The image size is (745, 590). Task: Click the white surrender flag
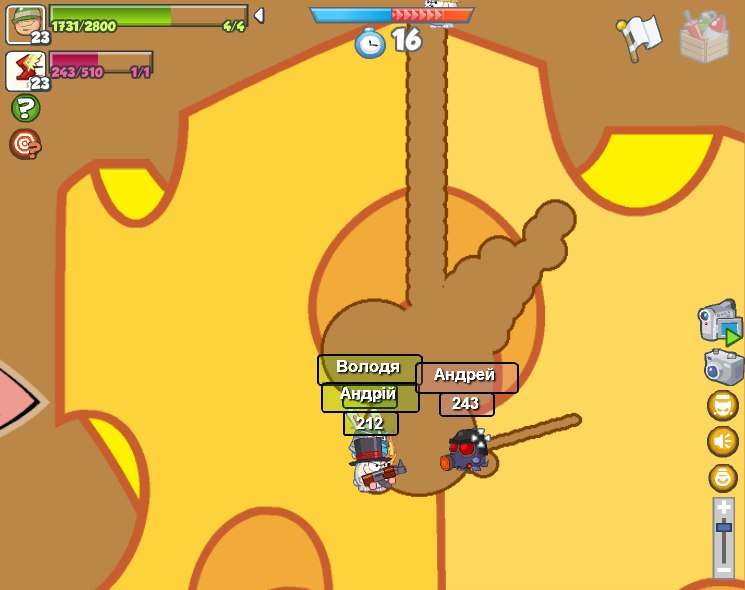(x=639, y=37)
